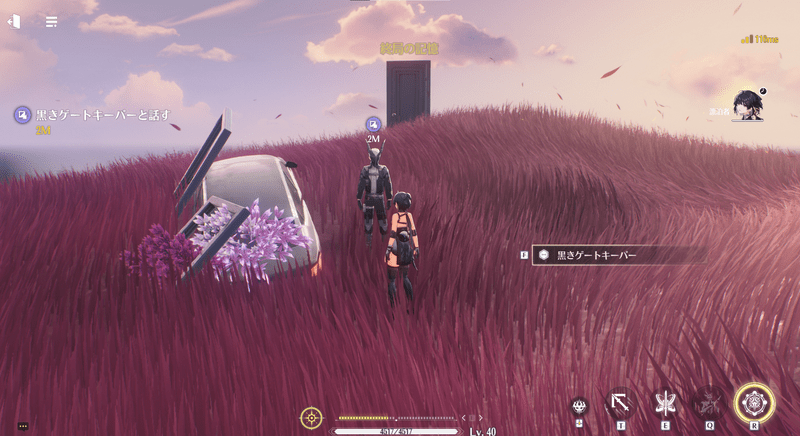Image resolution: width=800 pixels, height=436 pixels.
Task: Open the hamburger list menu
Action: tap(51, 21)
